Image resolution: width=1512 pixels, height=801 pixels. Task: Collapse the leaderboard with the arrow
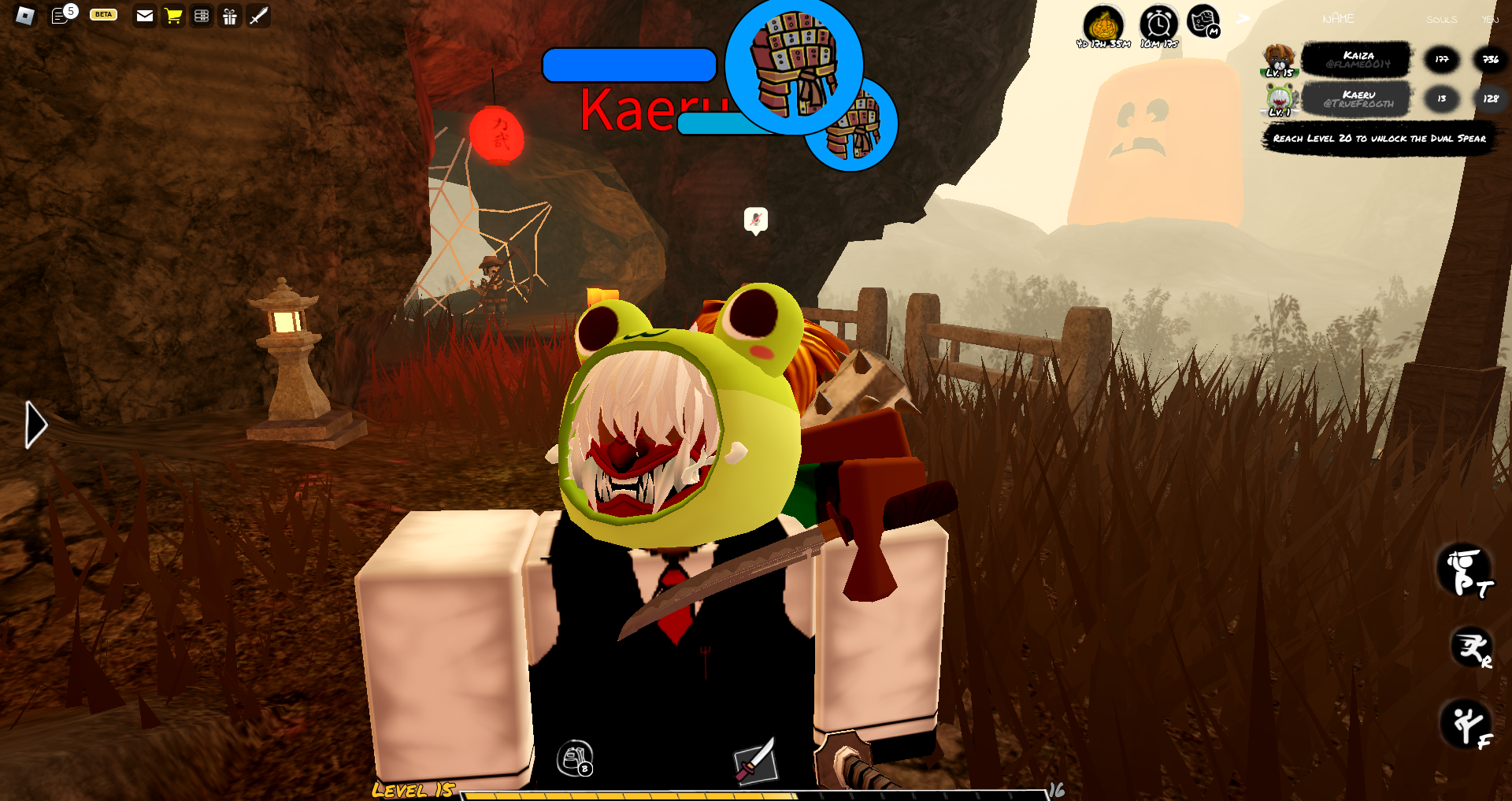(1243, 19)
